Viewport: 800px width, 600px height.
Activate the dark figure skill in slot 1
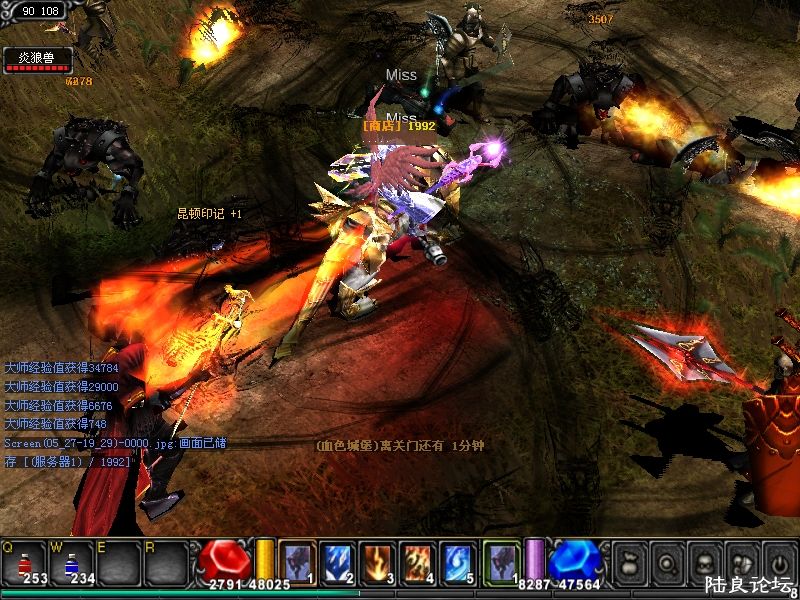point(297,562)
